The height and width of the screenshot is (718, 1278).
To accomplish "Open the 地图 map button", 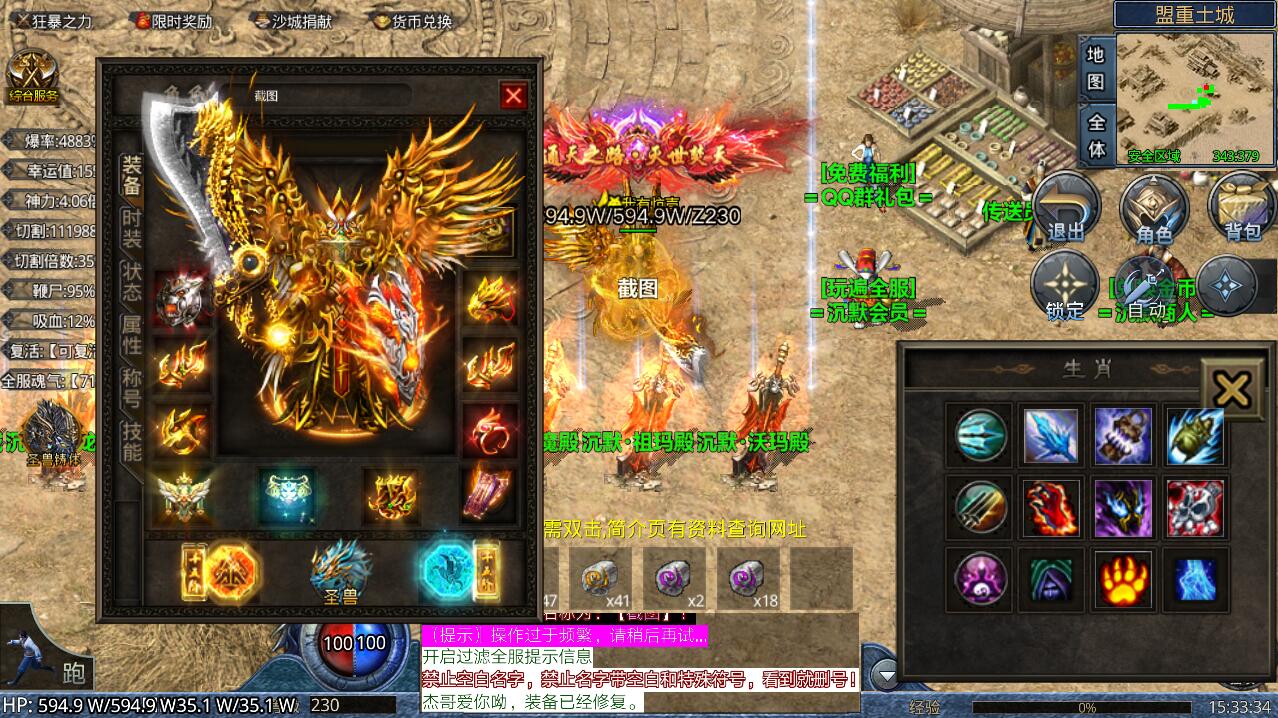I will point(1096,68).
